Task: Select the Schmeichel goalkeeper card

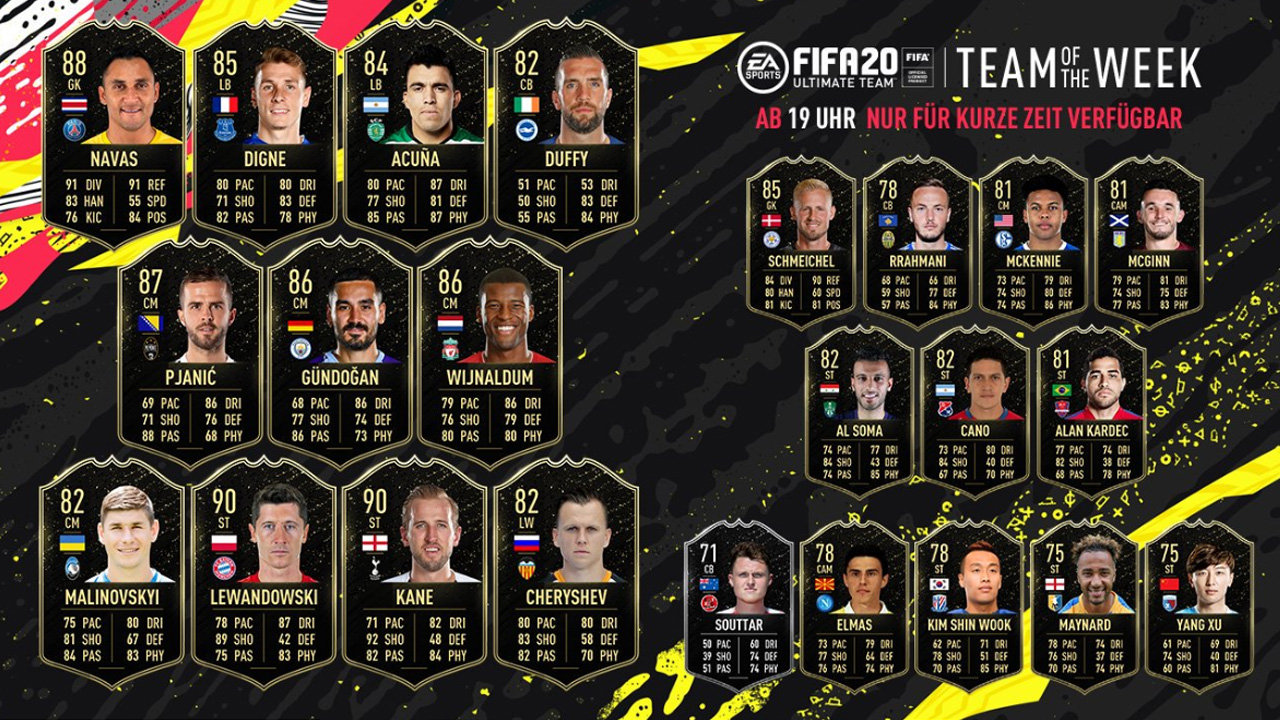Action: pos(801,242)
